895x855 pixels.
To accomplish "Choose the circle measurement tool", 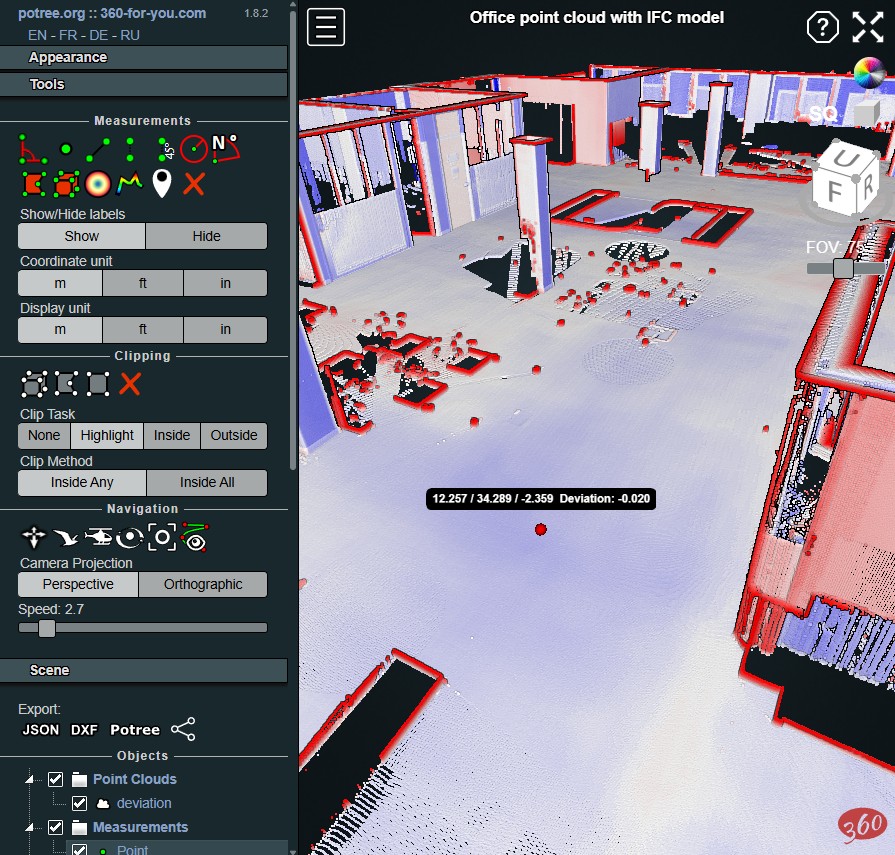I will 193,150.
